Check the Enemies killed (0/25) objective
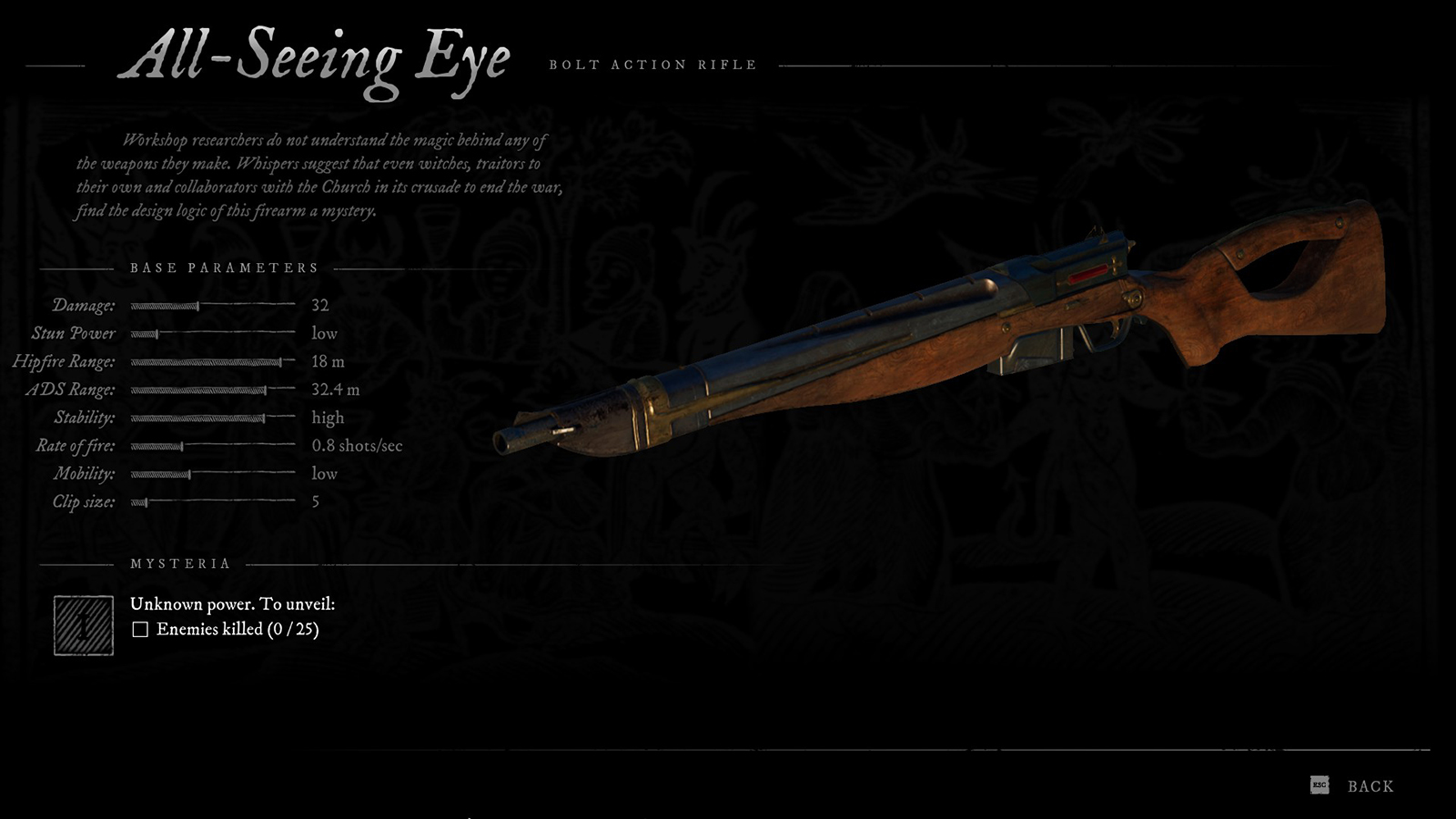The width and height of the screenshot is (1456, 819). point(141,628)
